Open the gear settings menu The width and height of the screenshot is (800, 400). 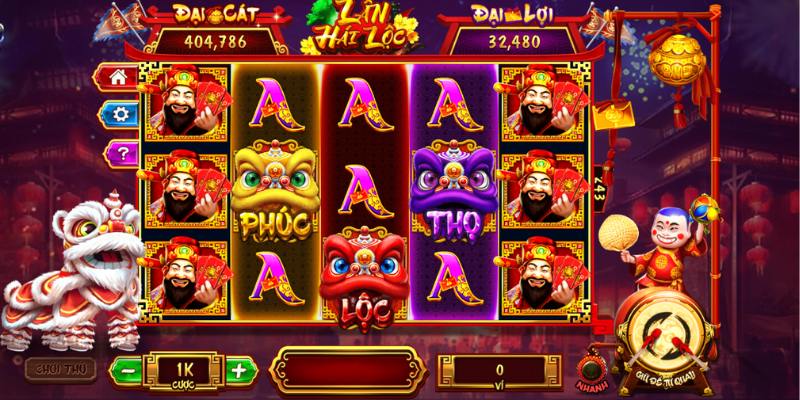(x=121, y=114)
